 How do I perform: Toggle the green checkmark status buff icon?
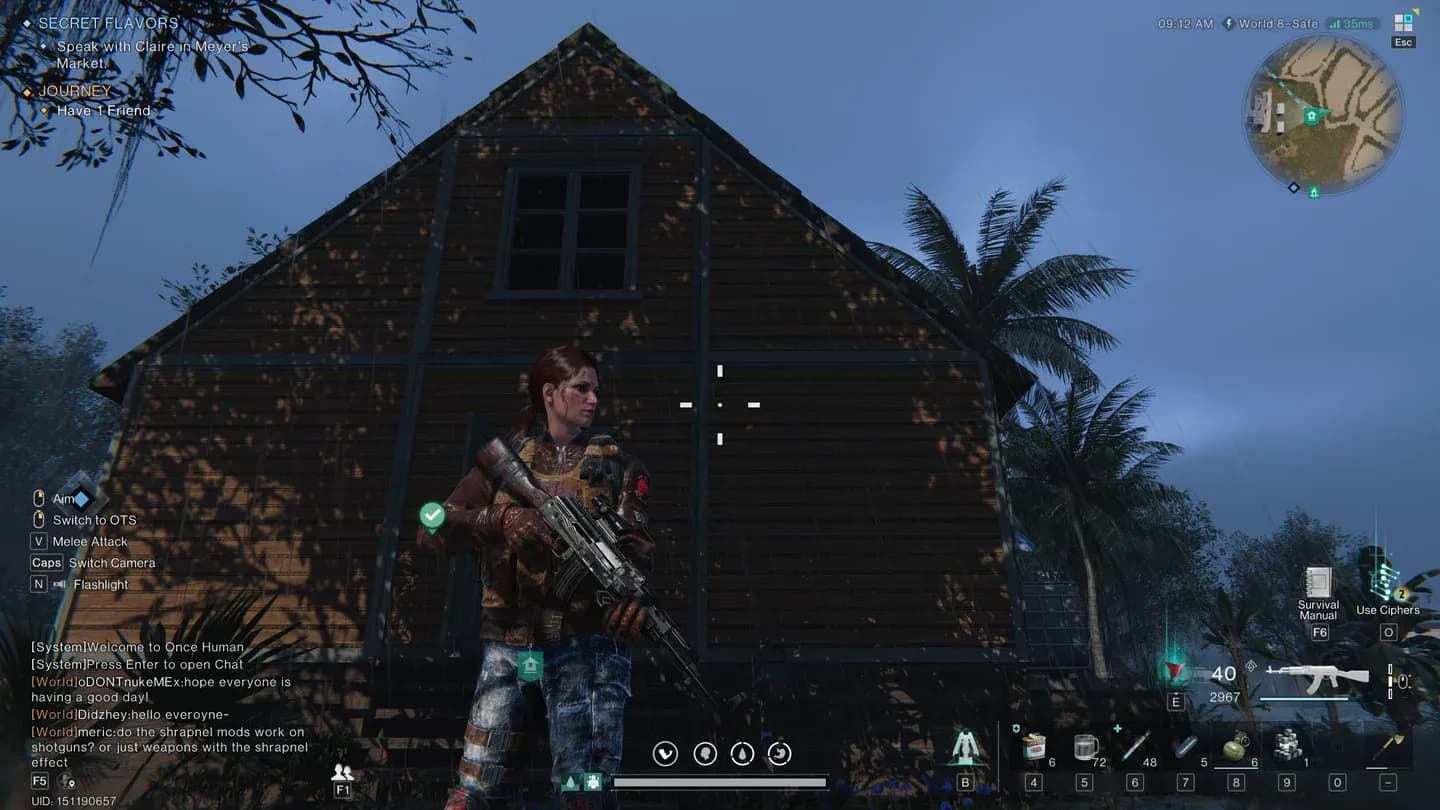(432, 516)
